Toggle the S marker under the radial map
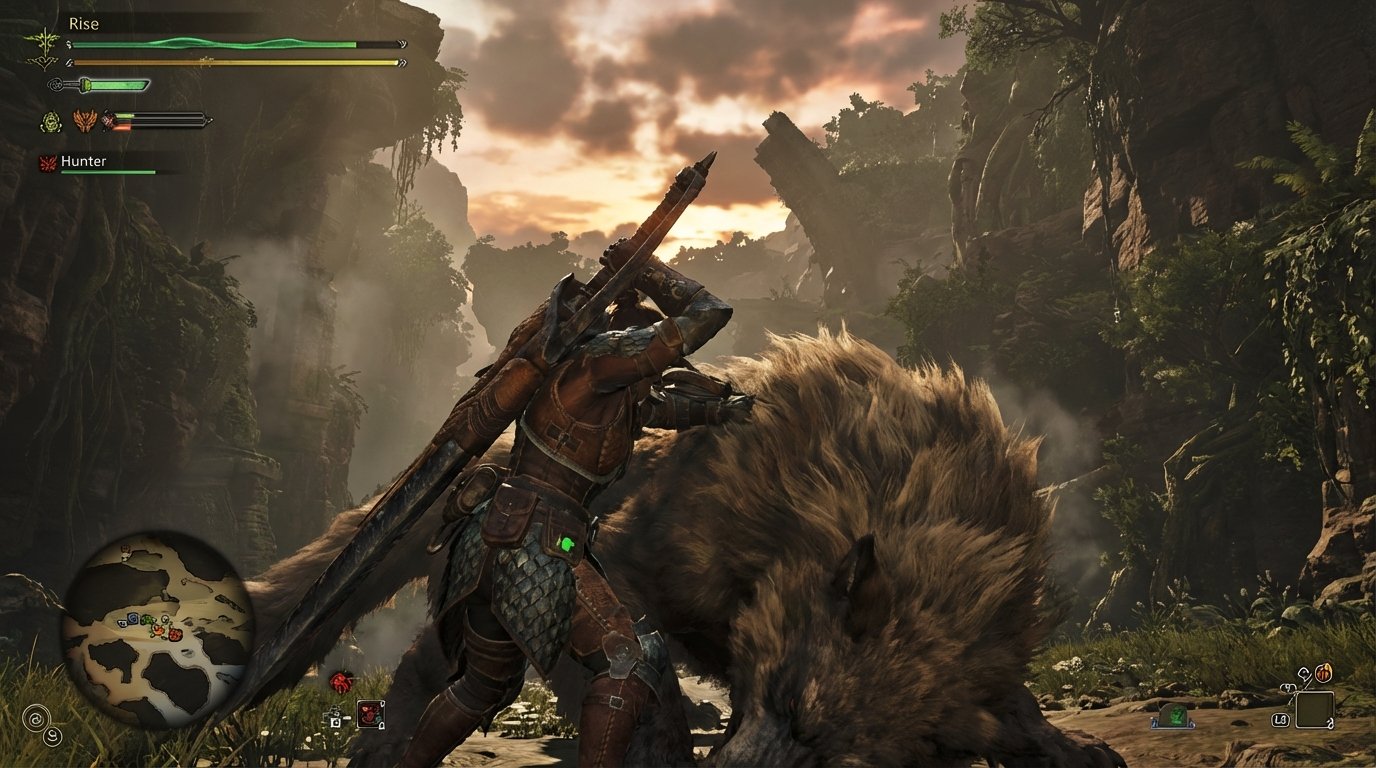 click(x=55, y=737)
